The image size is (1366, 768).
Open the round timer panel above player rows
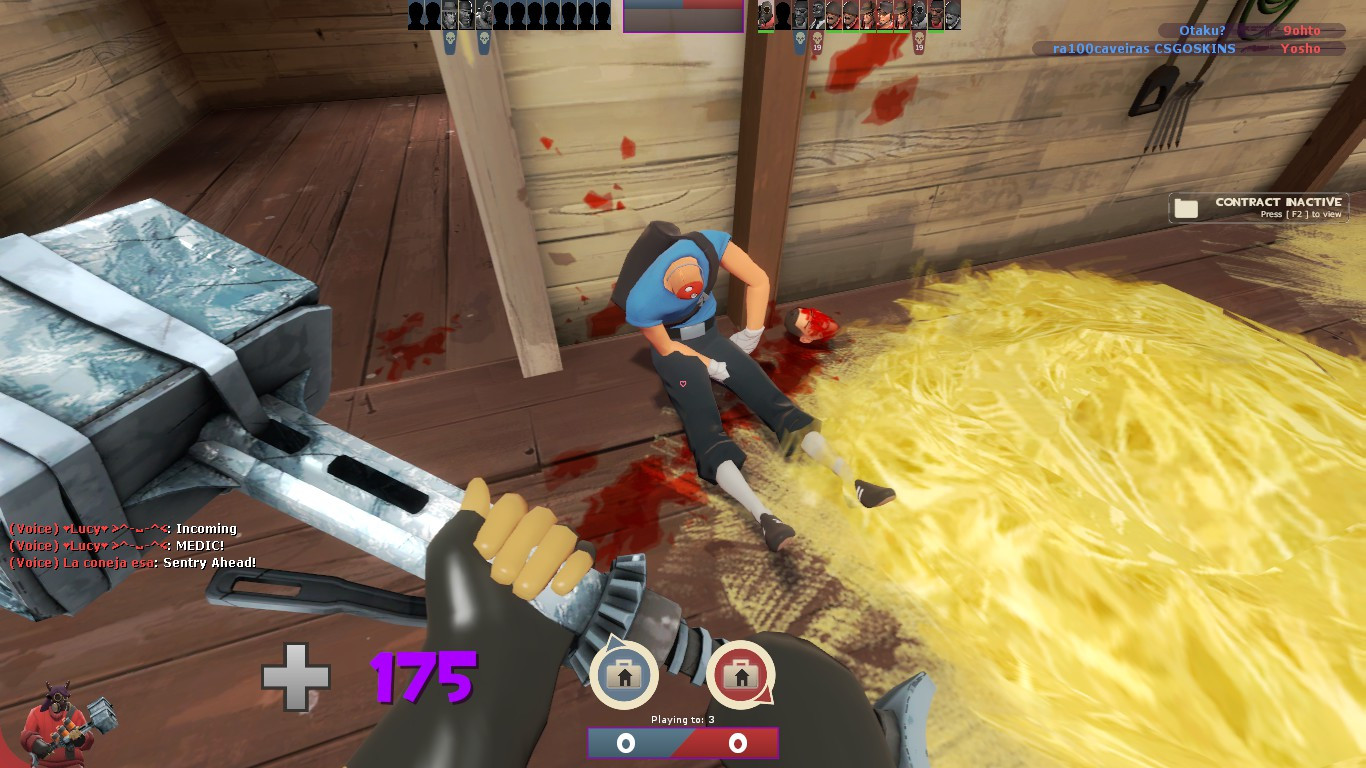coord(683,17)
